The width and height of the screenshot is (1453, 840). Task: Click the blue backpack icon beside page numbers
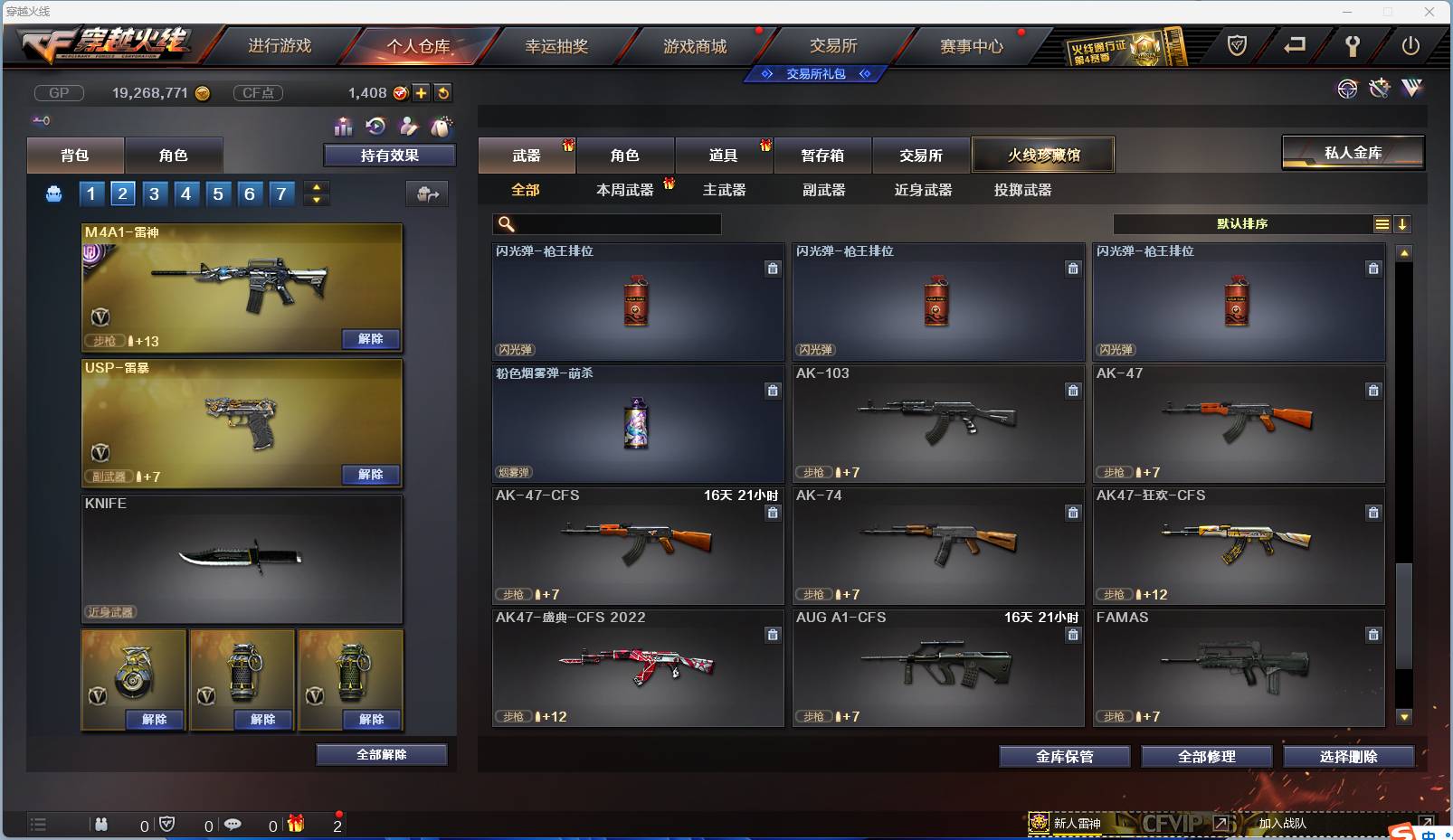tap(53, 193)
